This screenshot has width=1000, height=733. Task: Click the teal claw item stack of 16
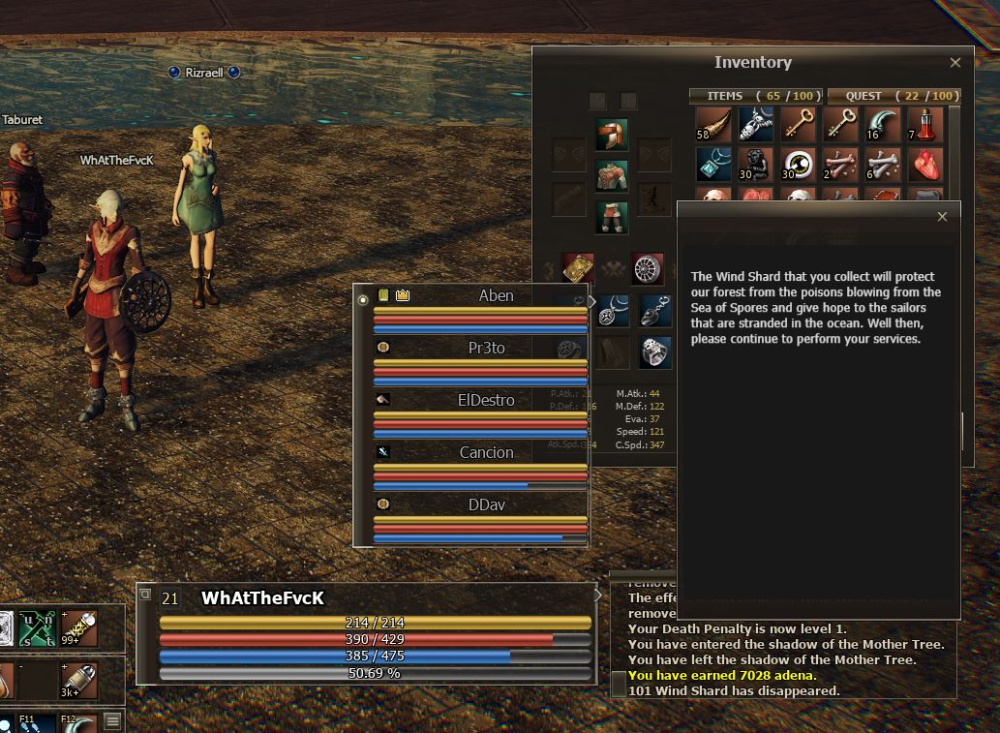(882, 124)
